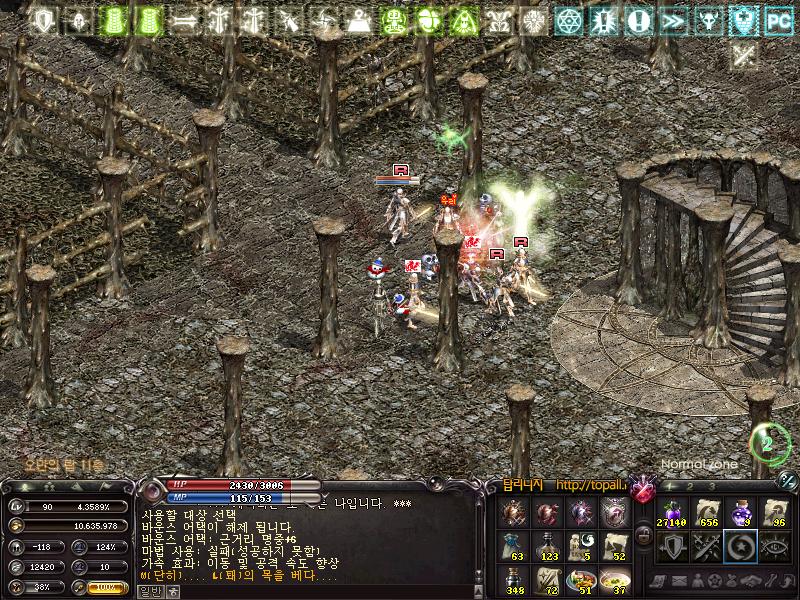Select the highlighted crescent star skill
Viewport: 800px width, 600px height.
[x=740, y=547]
